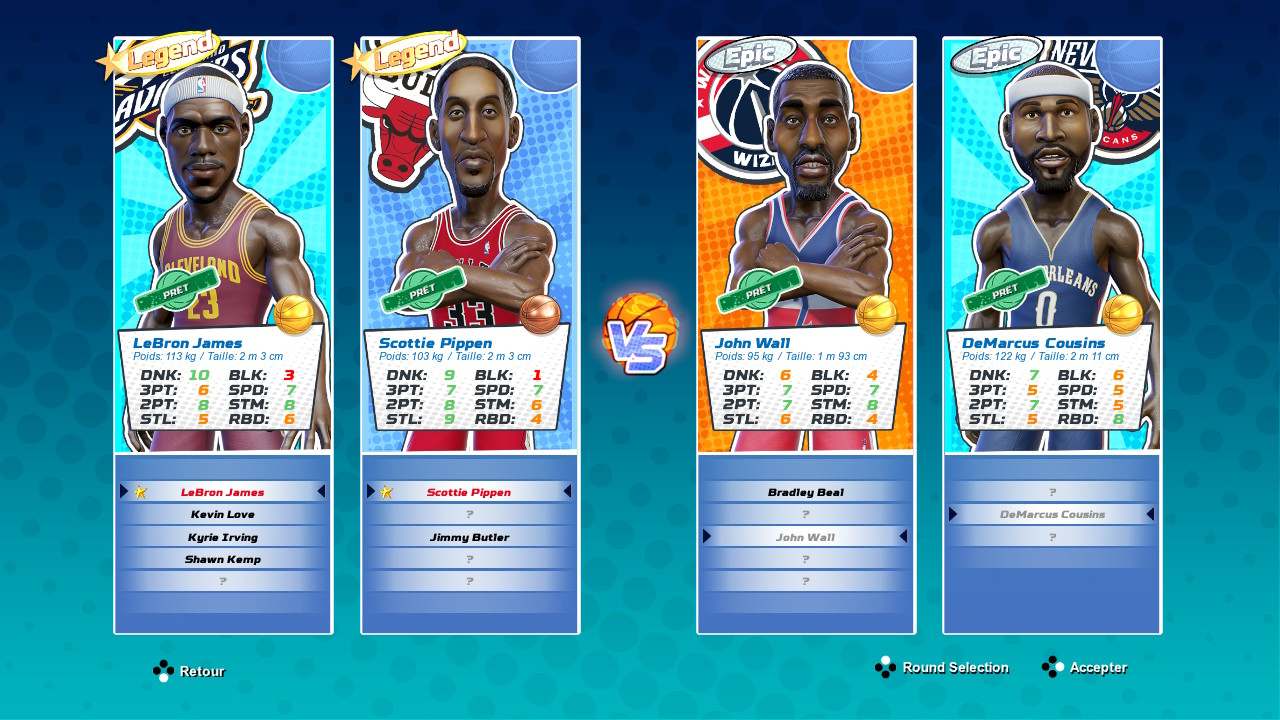
Task: Choose DeMarcus Cousins list entry
Action: point(1052,514)
